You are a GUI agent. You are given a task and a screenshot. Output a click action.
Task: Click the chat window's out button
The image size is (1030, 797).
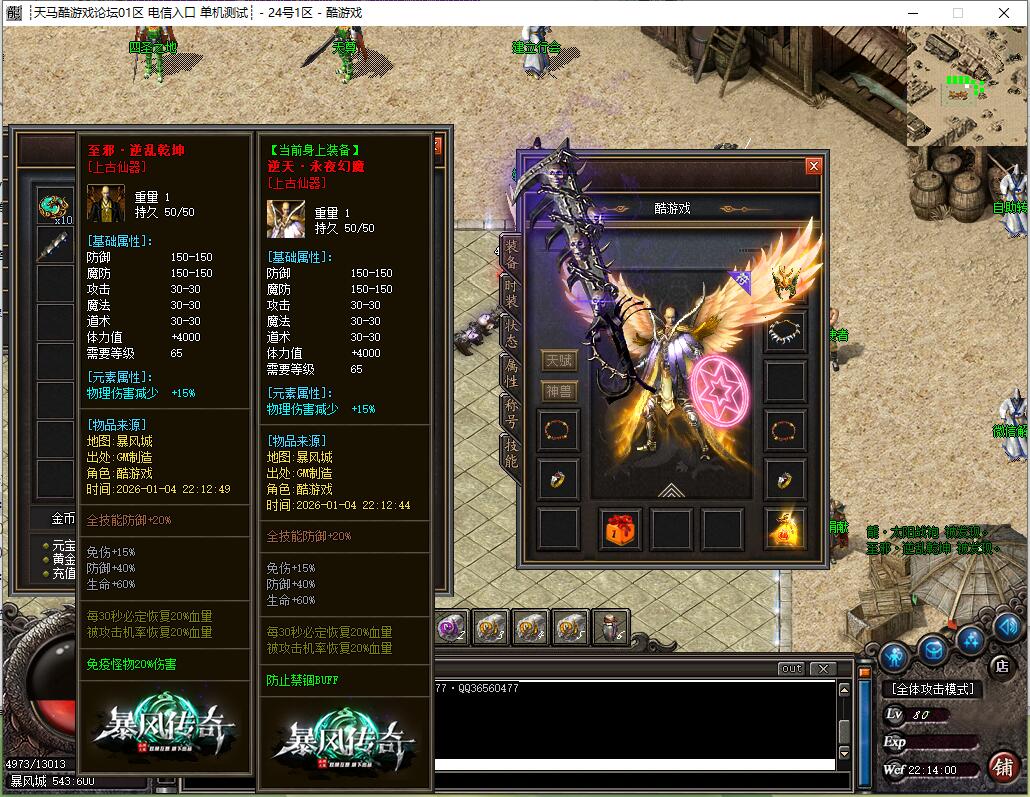tap(791, 668)
